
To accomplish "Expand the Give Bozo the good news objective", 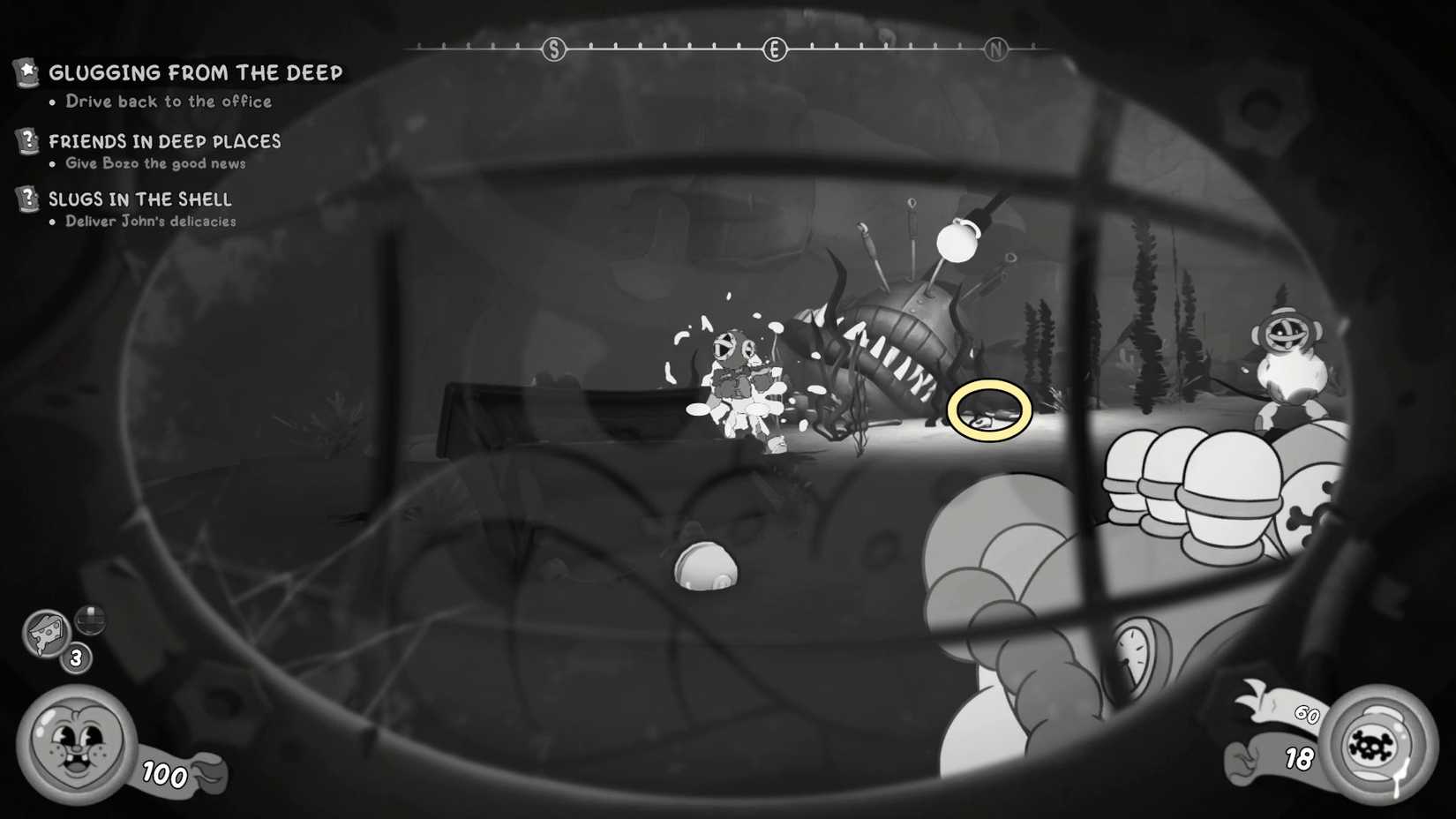I will (x=155, y=163).
